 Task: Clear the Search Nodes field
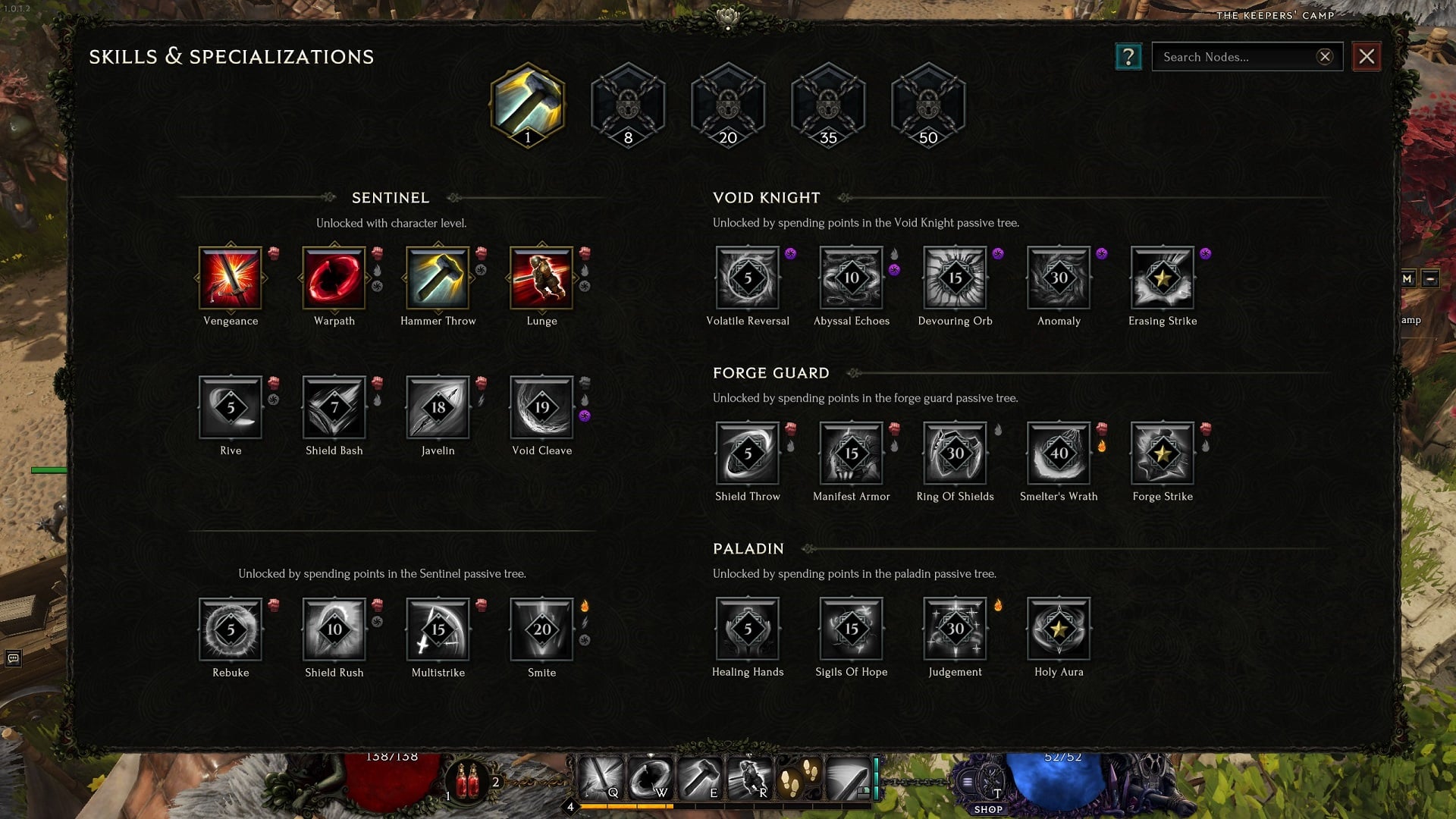click(x=1324, y=56)
